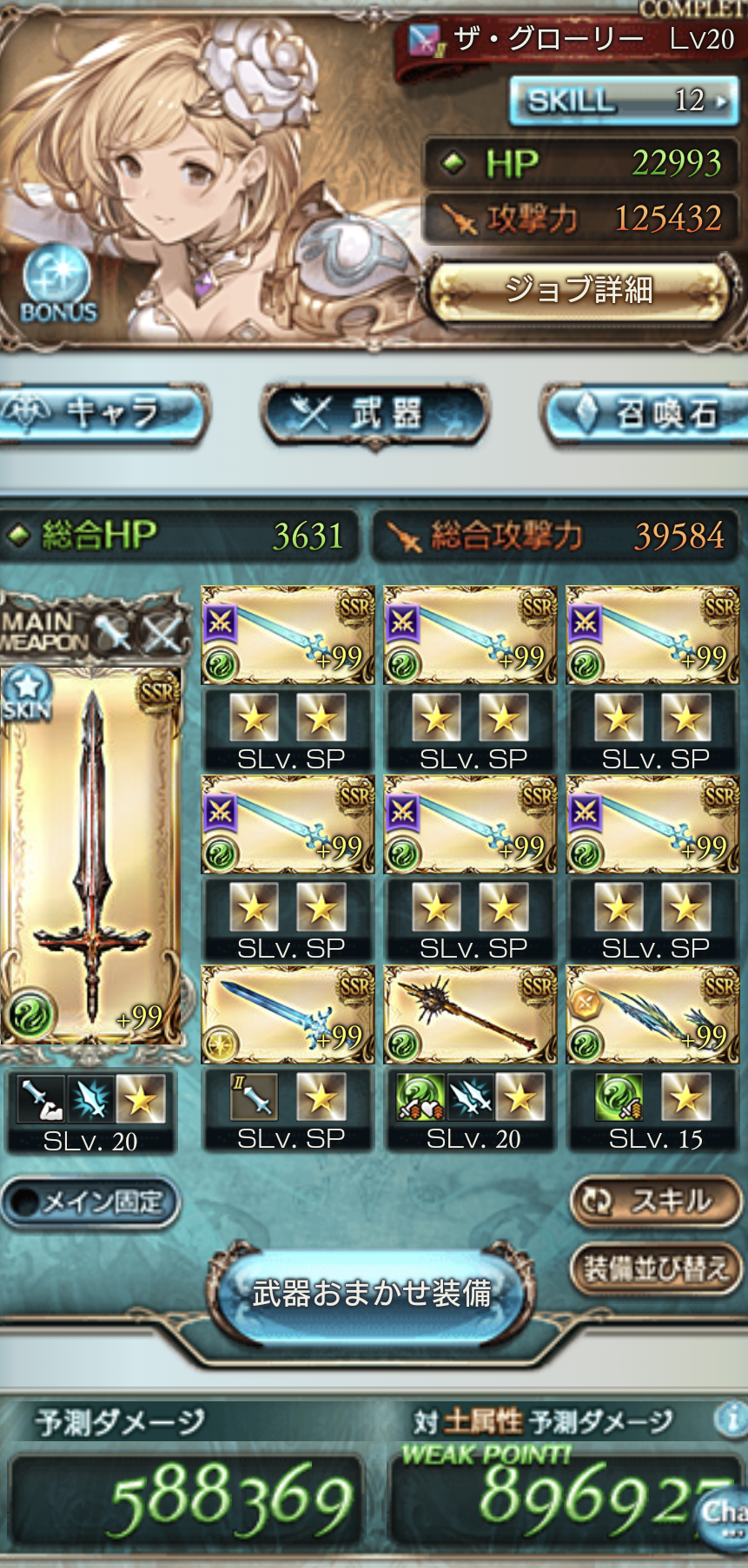The height and width of the screenshot is (1568, 748).
Task: Open the SKILL 12 button
Action: 624,101
